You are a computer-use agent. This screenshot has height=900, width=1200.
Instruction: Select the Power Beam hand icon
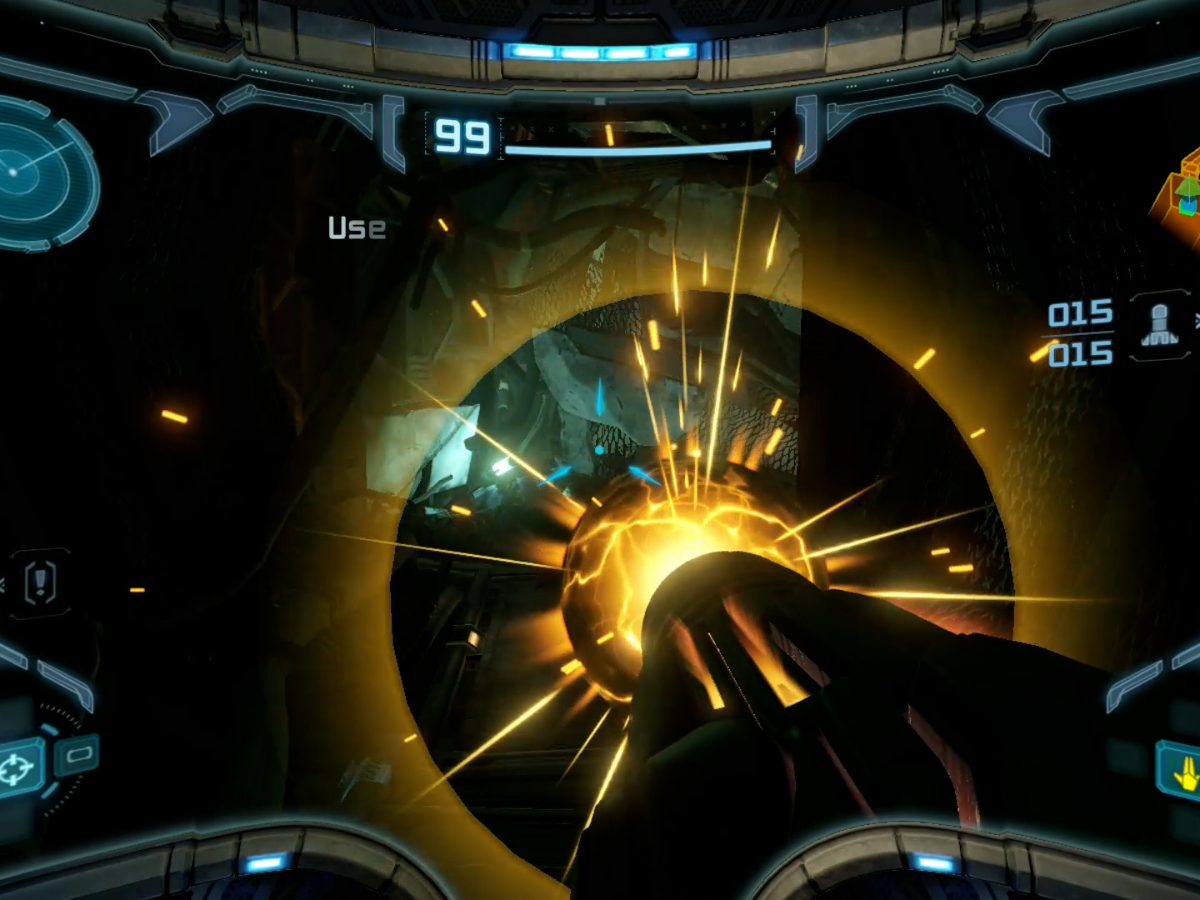tap(1181, 769)
